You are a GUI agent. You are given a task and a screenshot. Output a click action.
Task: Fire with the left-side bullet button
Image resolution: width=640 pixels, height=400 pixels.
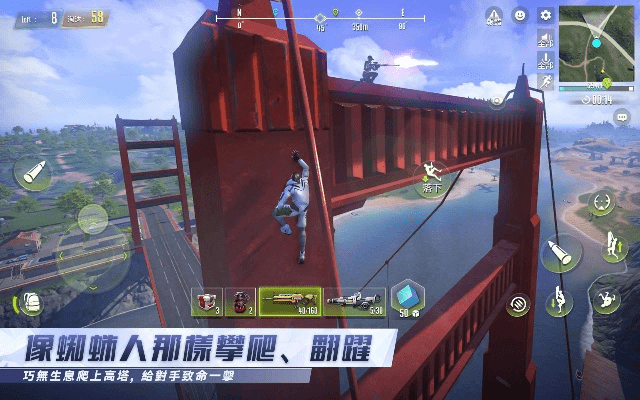[x=32, y=174]
